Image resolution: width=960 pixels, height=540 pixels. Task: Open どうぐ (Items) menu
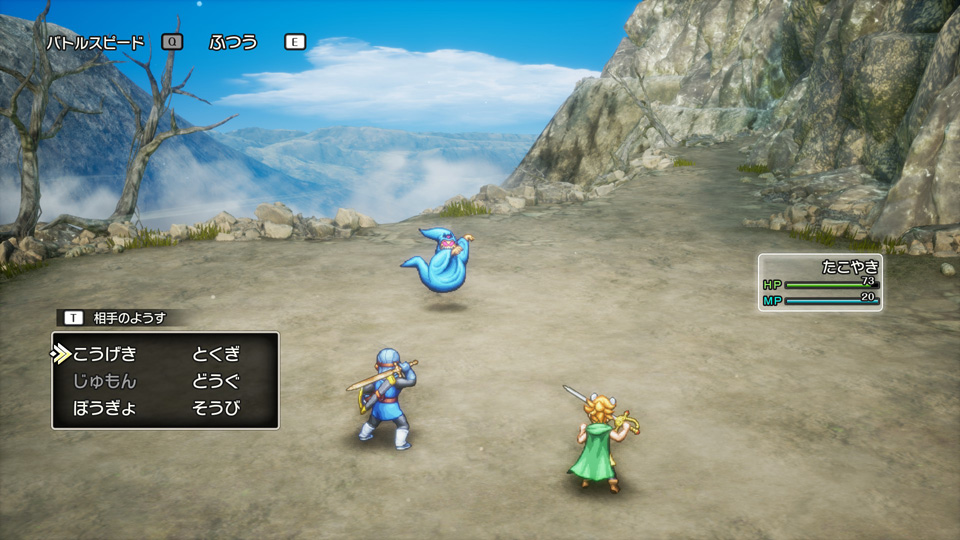(216, 381)
